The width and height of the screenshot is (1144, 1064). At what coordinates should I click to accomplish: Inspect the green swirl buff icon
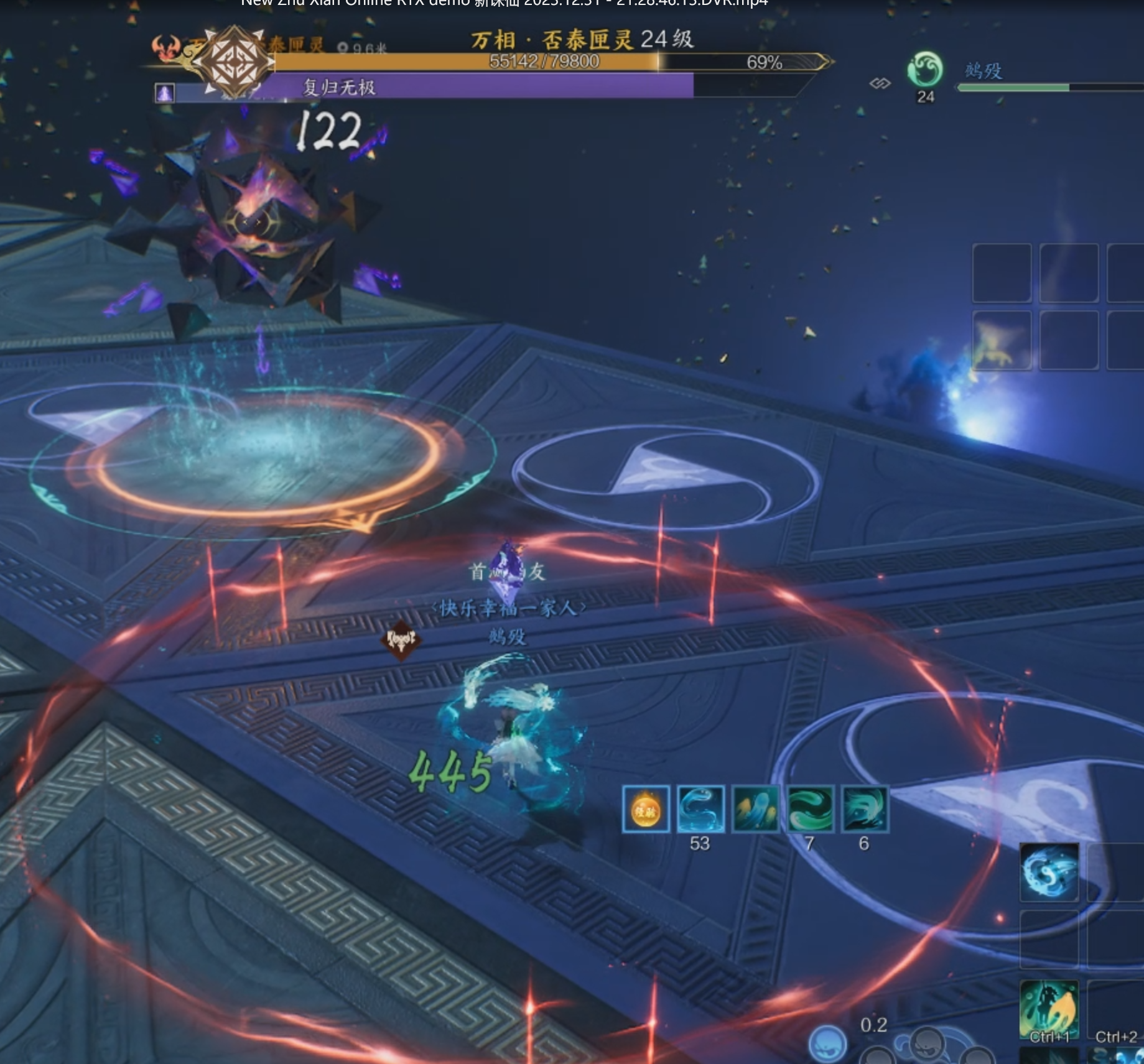click(810, 809)
